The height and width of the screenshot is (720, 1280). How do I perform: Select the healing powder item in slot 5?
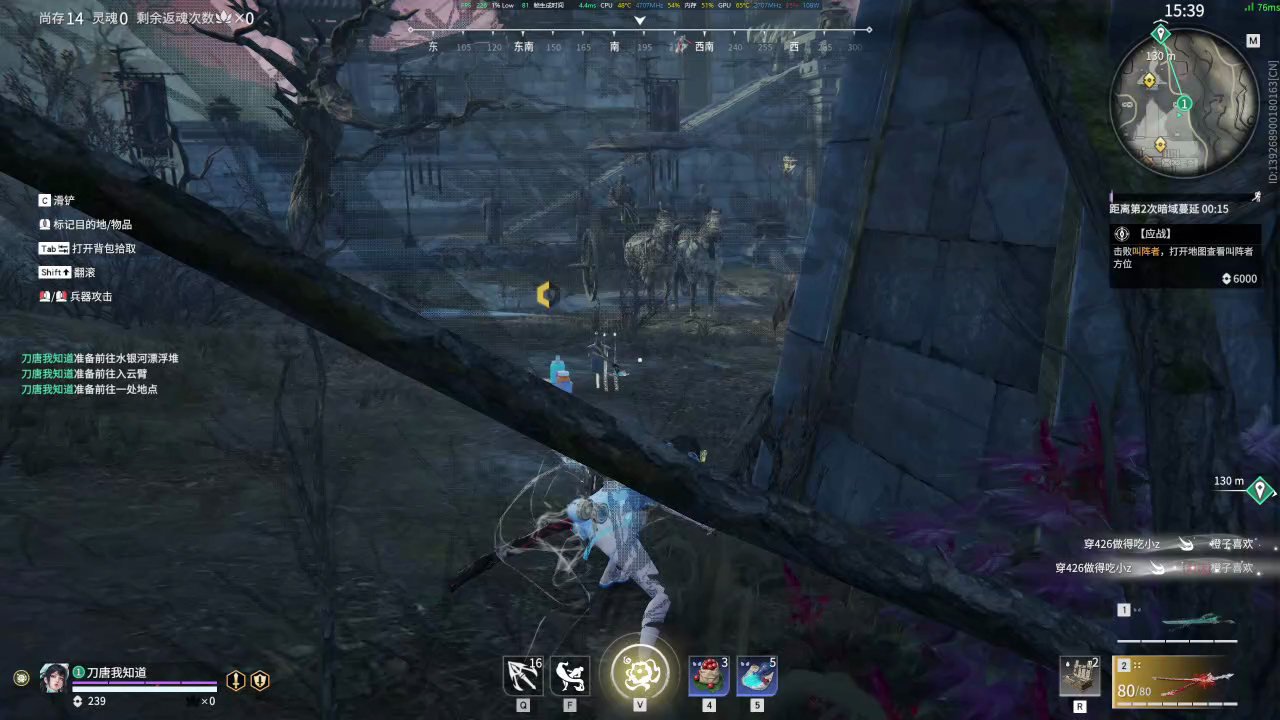(x=756, y=674)
